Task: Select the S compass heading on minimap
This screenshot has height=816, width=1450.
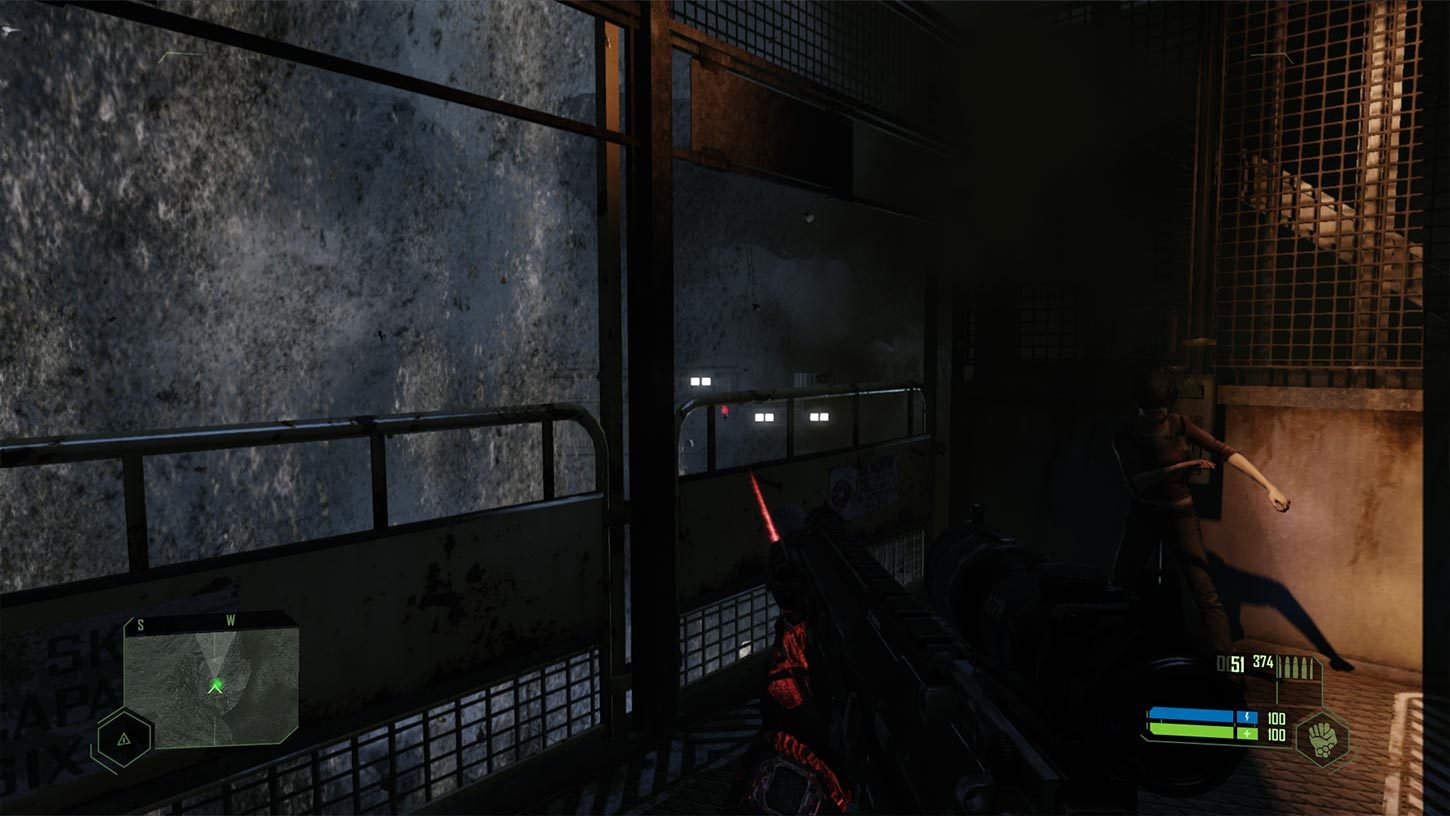Action: pos(140,623)
